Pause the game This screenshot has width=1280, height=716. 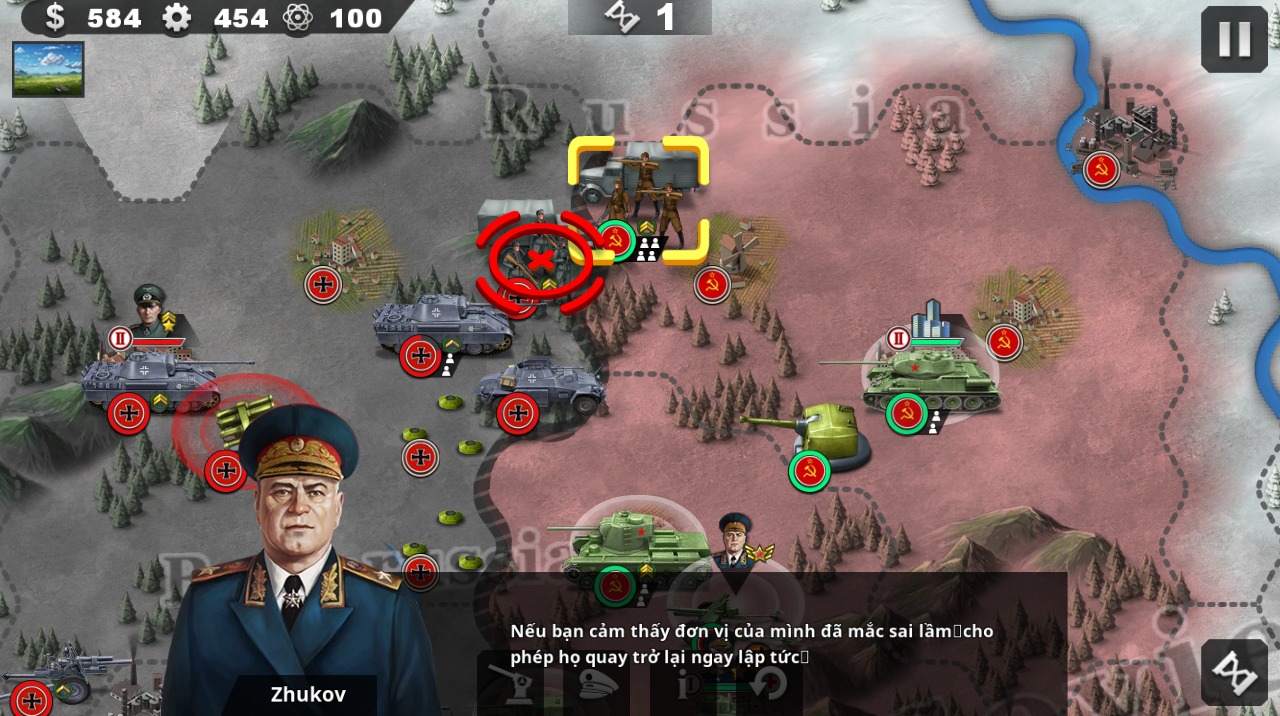[x=1234, y=39]
